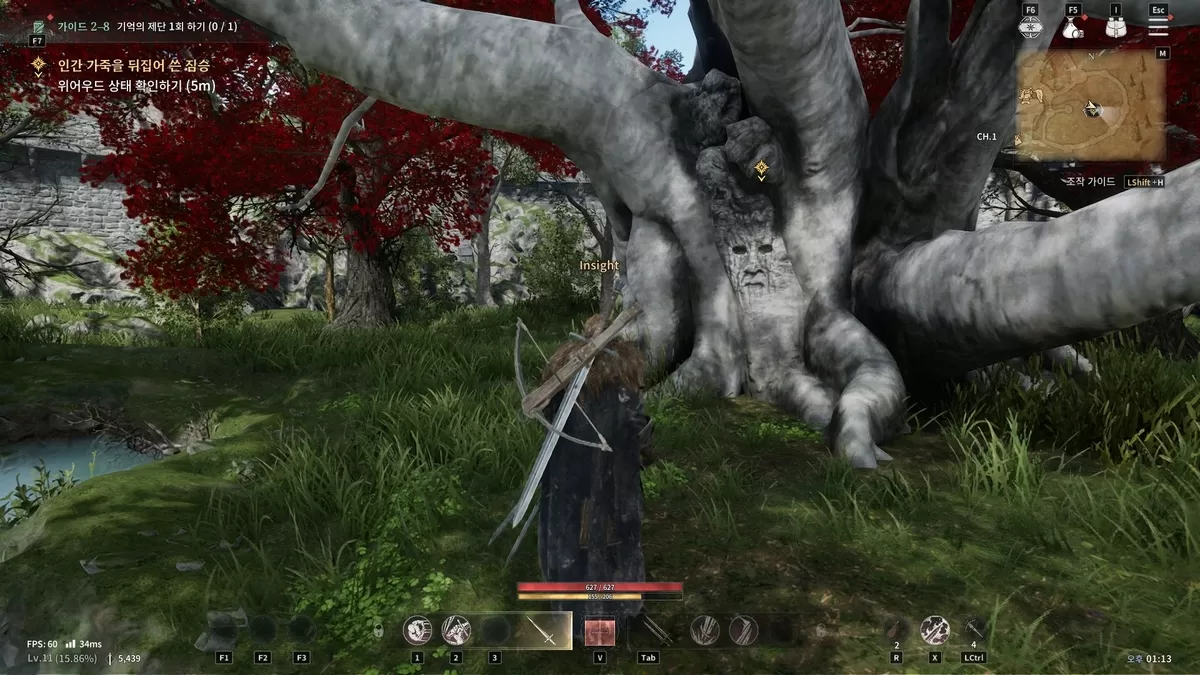Activate the second skill icon in slot 2
The height and width of the screenshot is (675, 1200).
(456, 630)
